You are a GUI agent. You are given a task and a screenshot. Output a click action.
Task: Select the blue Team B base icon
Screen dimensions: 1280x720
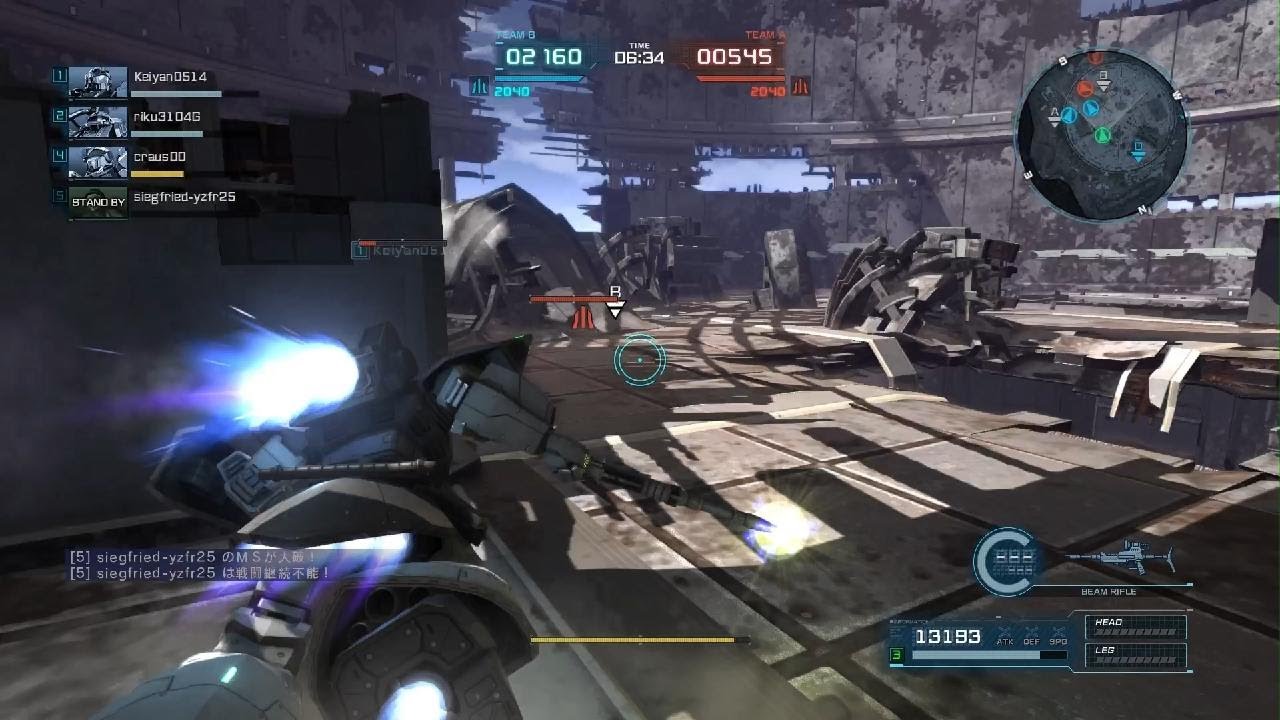479,87
